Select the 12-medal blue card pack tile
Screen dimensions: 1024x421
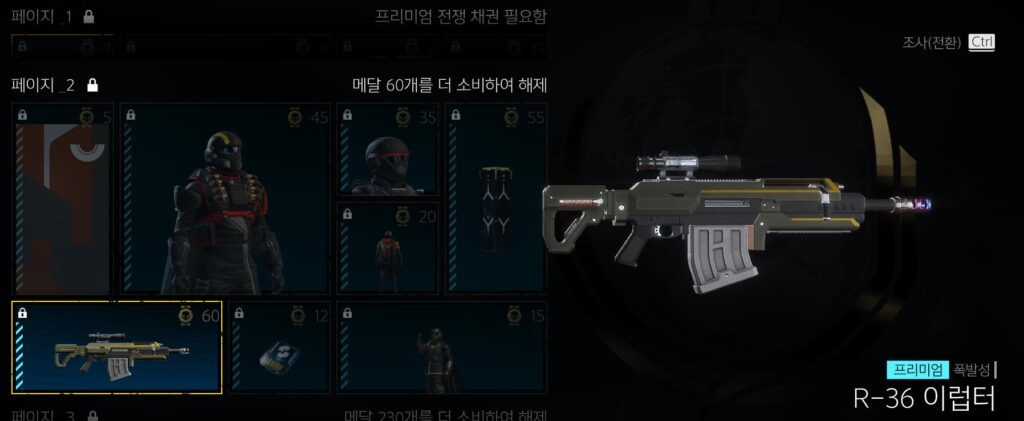(x=279, y=347)
